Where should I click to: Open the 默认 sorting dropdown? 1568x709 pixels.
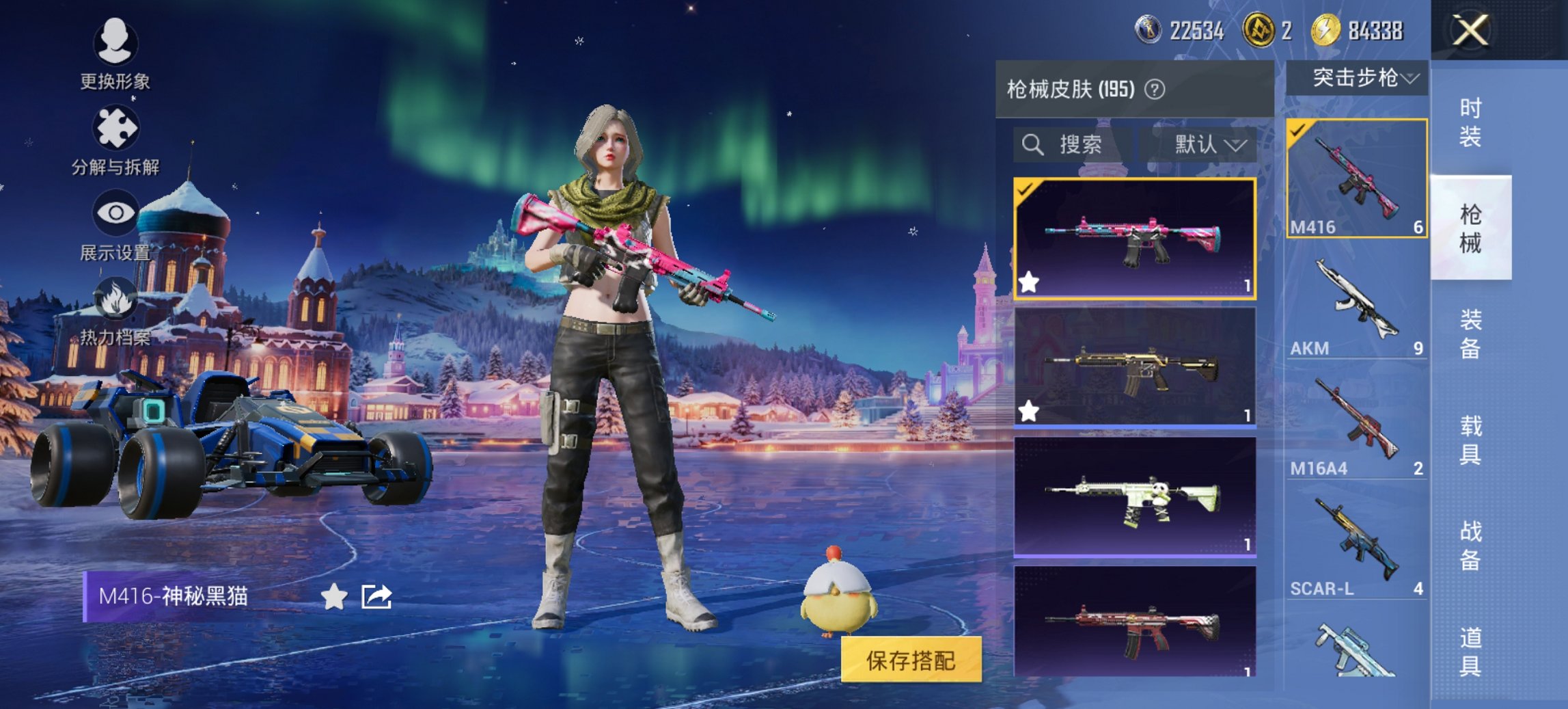pos(1207,145)
